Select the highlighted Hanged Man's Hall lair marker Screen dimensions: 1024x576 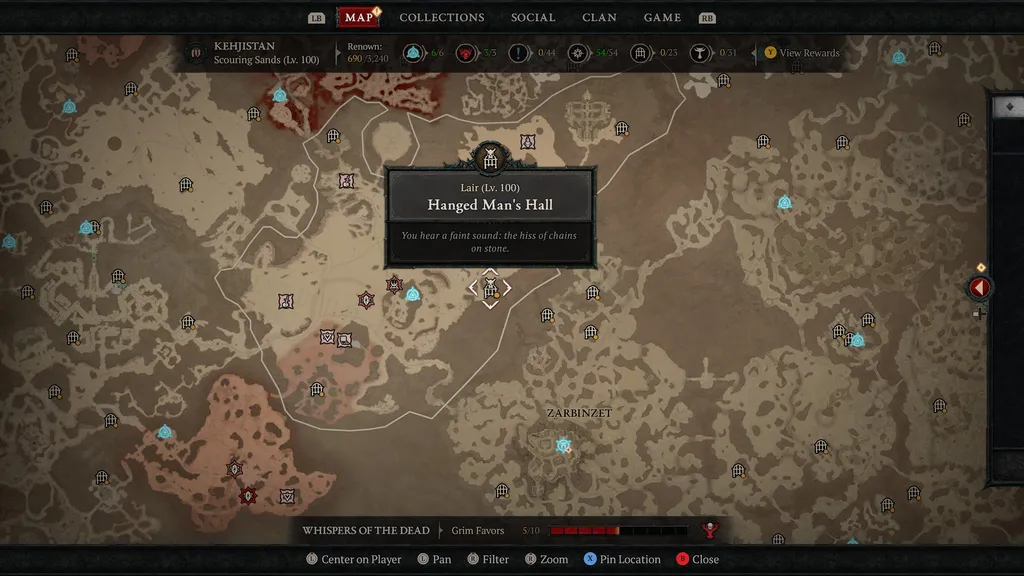tap(490, 289)
